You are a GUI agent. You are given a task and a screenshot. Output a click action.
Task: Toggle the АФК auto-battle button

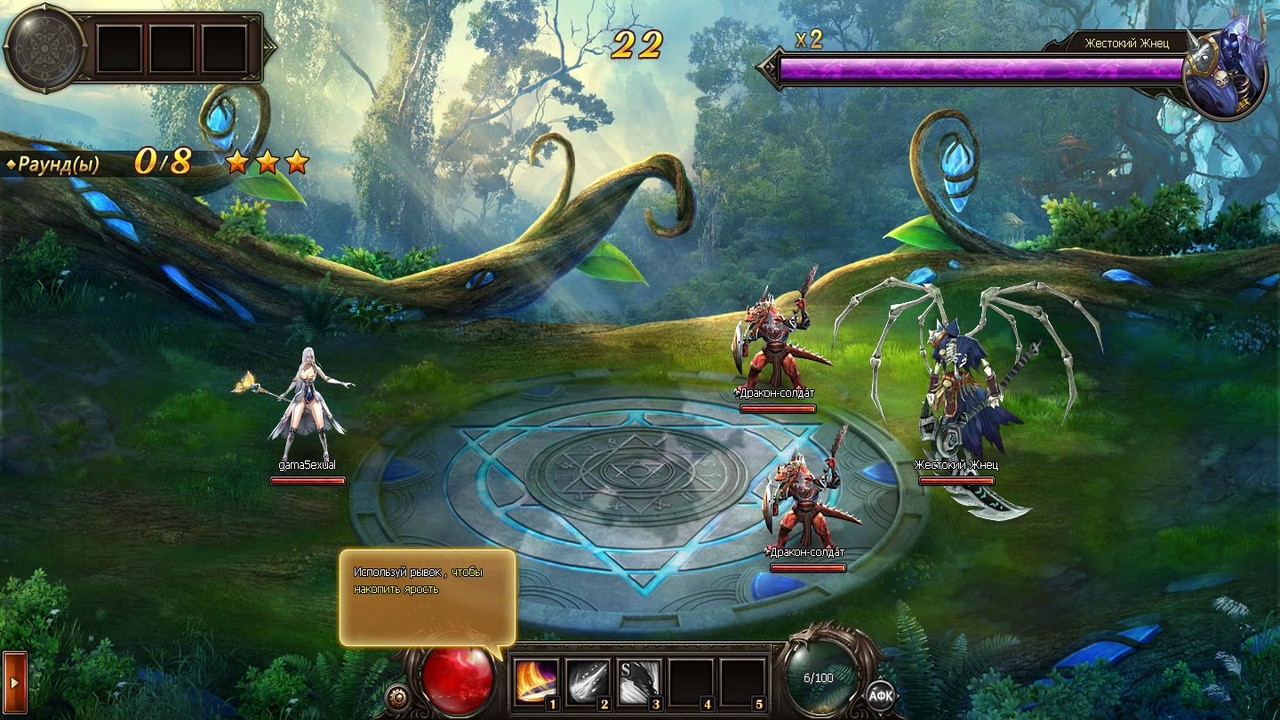tap(880, 695)
